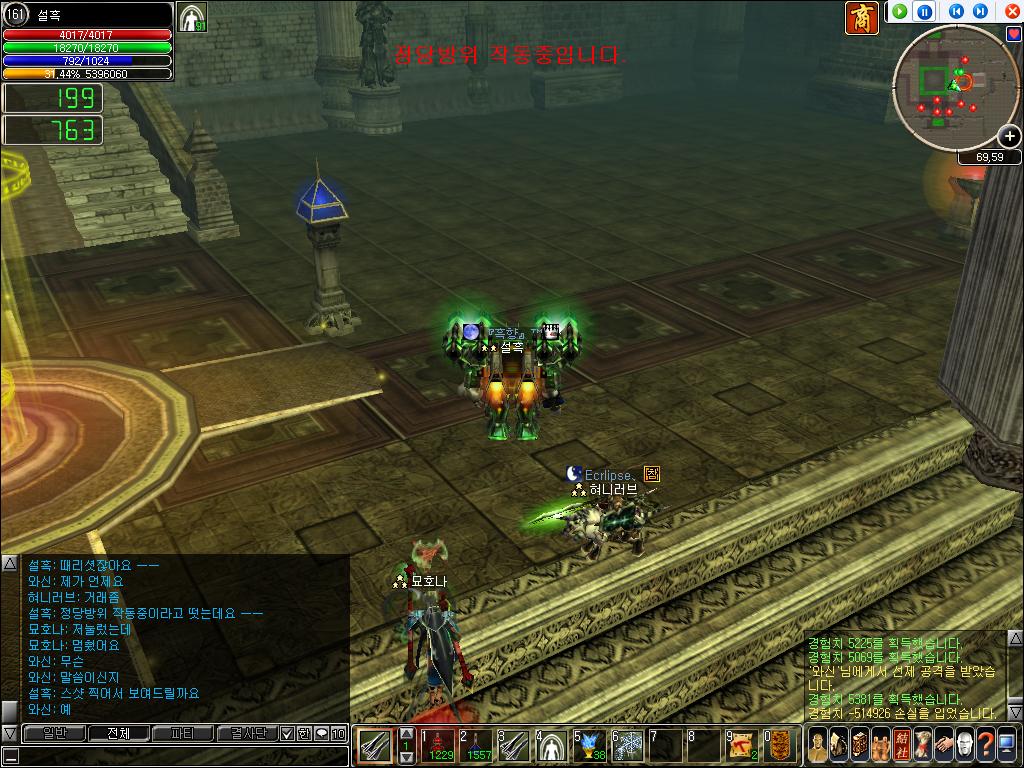Open the 파티 chat tab
The width and height of the screenshot is (1024, 768).
(x=183, y=733)
